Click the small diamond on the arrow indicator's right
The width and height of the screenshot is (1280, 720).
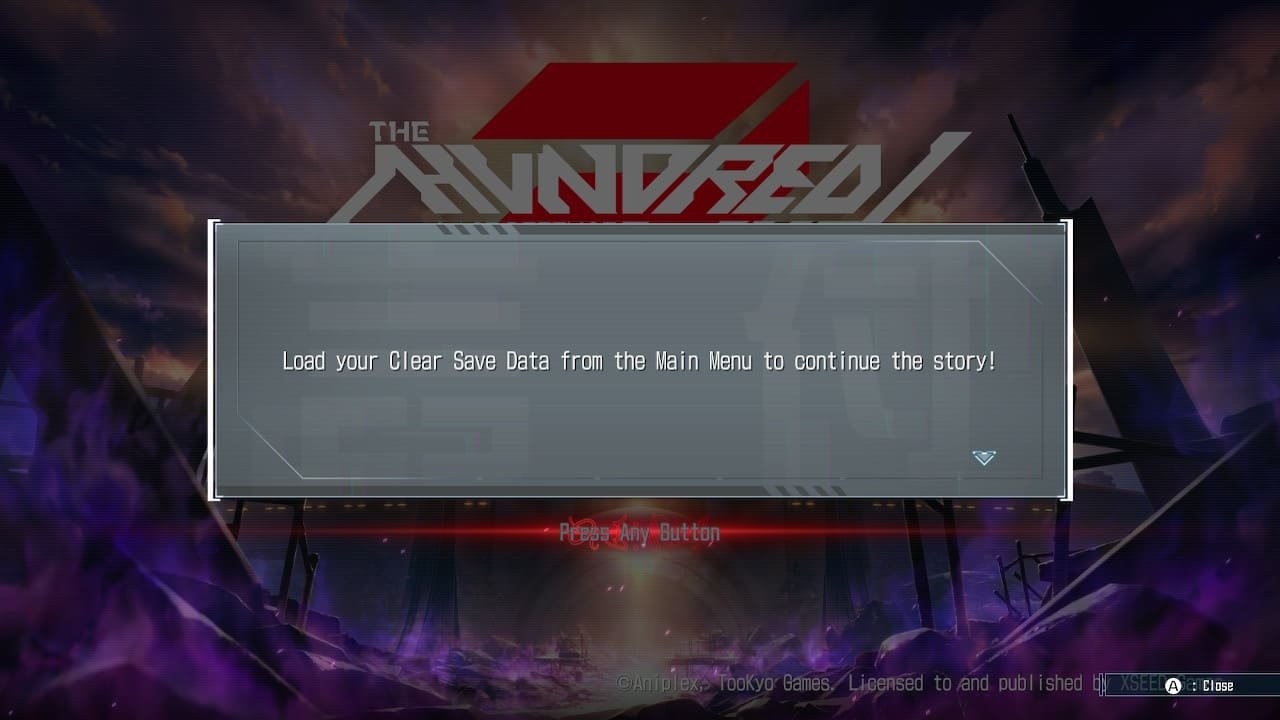pyautogui.click(x=995, y=452)
